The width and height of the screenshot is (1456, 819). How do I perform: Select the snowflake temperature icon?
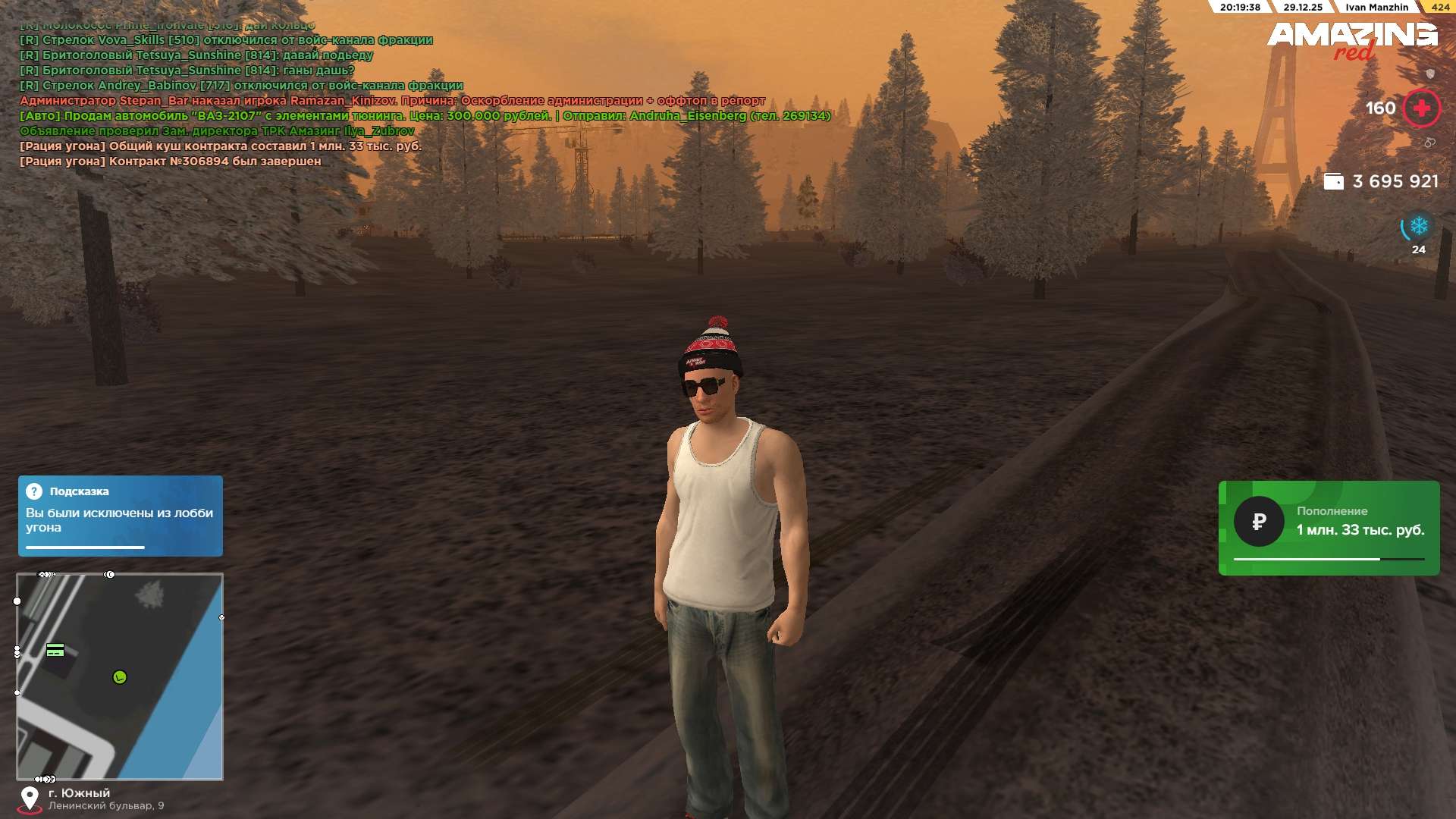coord(1418,226)
